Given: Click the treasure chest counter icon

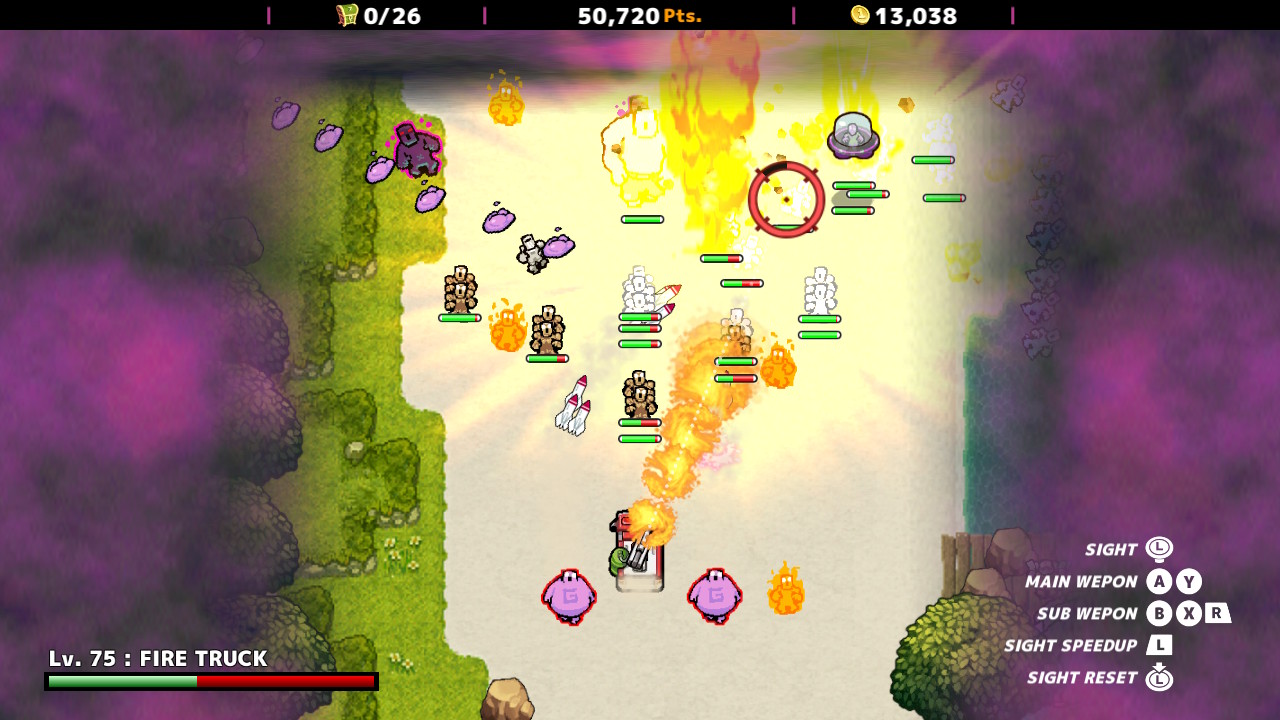Looking at the screenshot, I should click(x=345, y=16).
